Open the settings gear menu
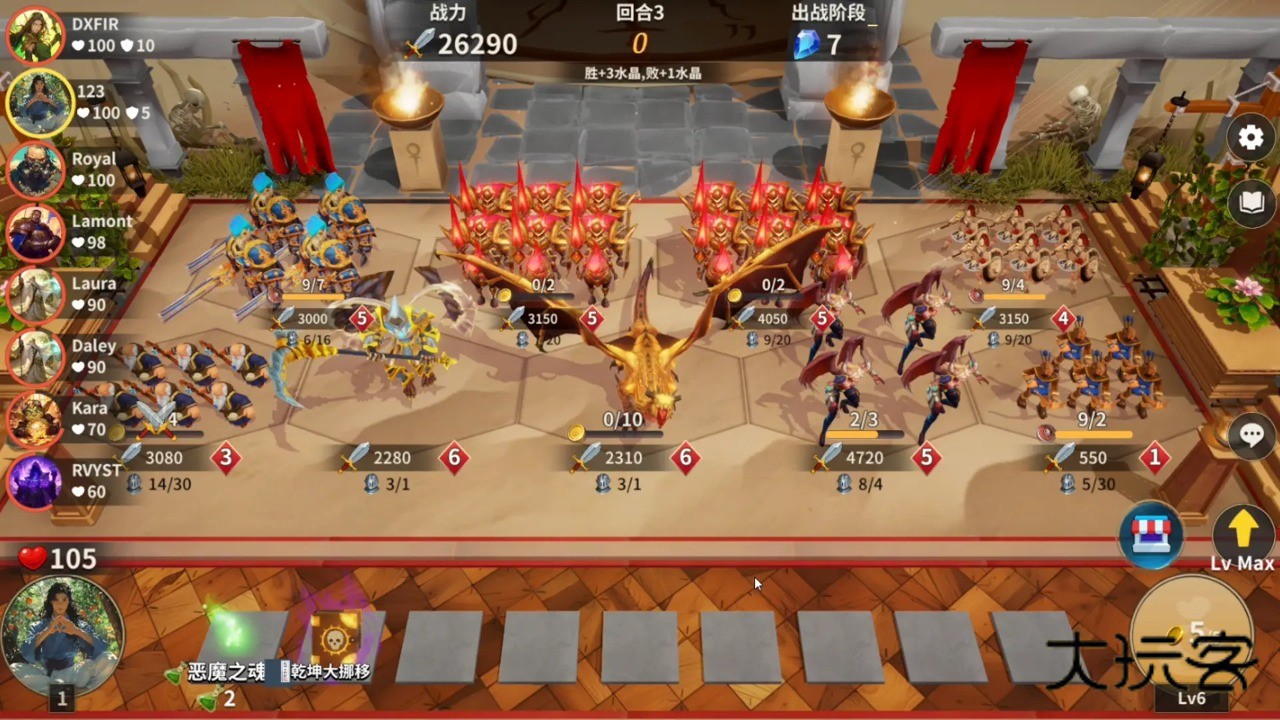 (x=1250, y=137)
